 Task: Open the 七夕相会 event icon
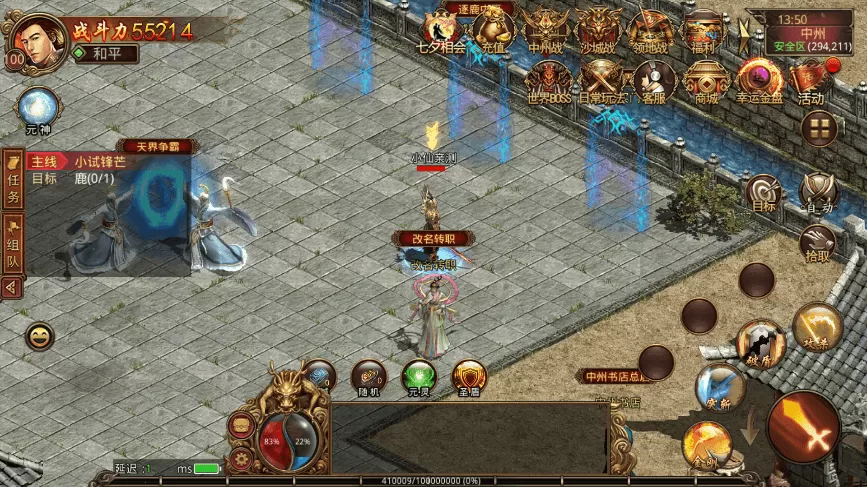(x=440, y=32)
